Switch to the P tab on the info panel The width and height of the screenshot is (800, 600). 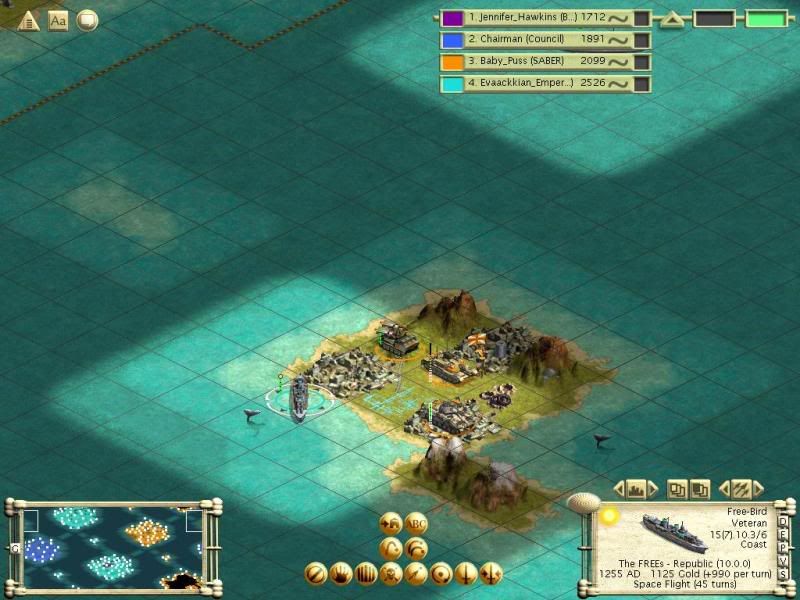[x=783, y=548]
